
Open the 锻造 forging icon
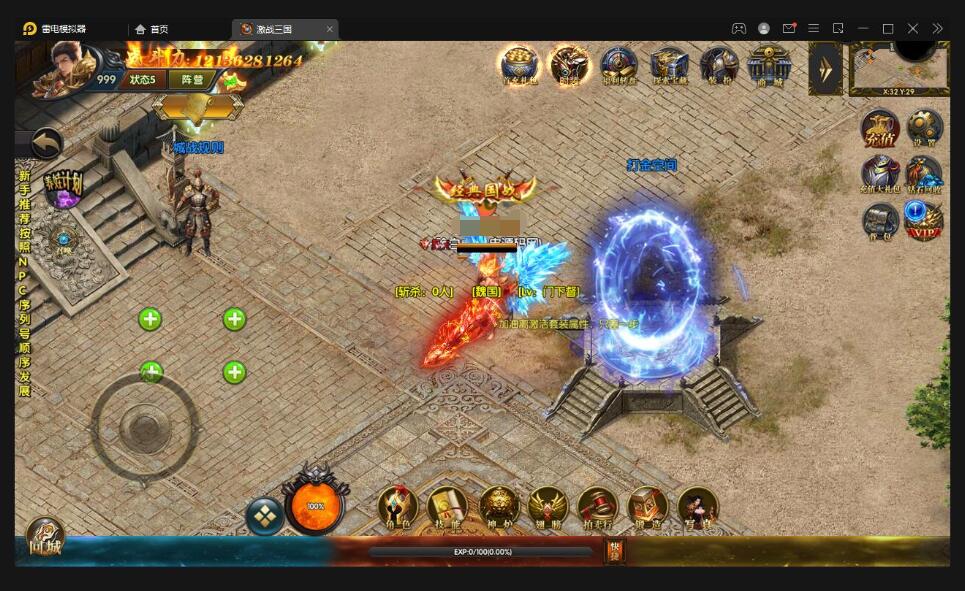point(647,509)
